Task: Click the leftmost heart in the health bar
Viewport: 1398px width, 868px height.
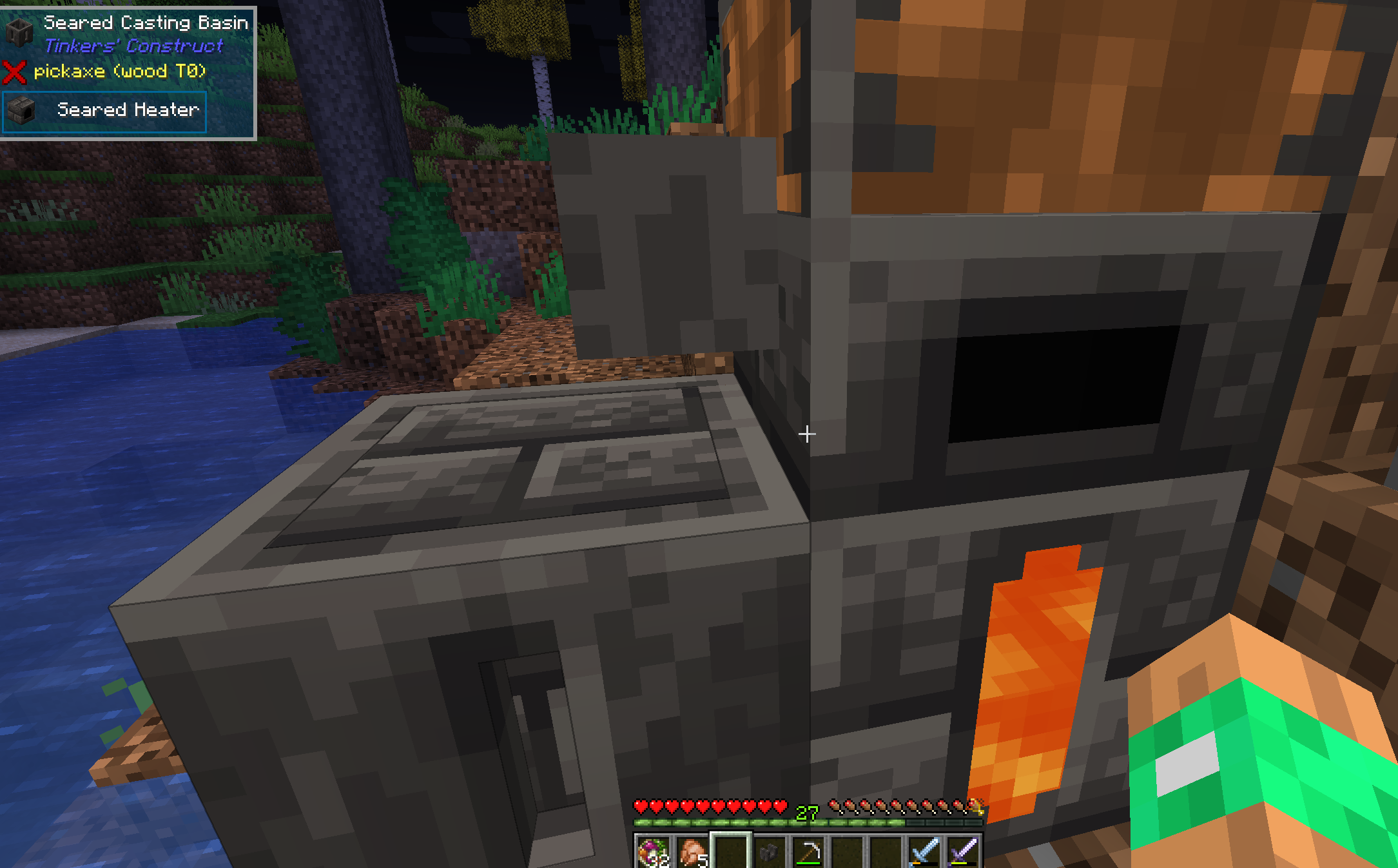Action: (641, 805)
